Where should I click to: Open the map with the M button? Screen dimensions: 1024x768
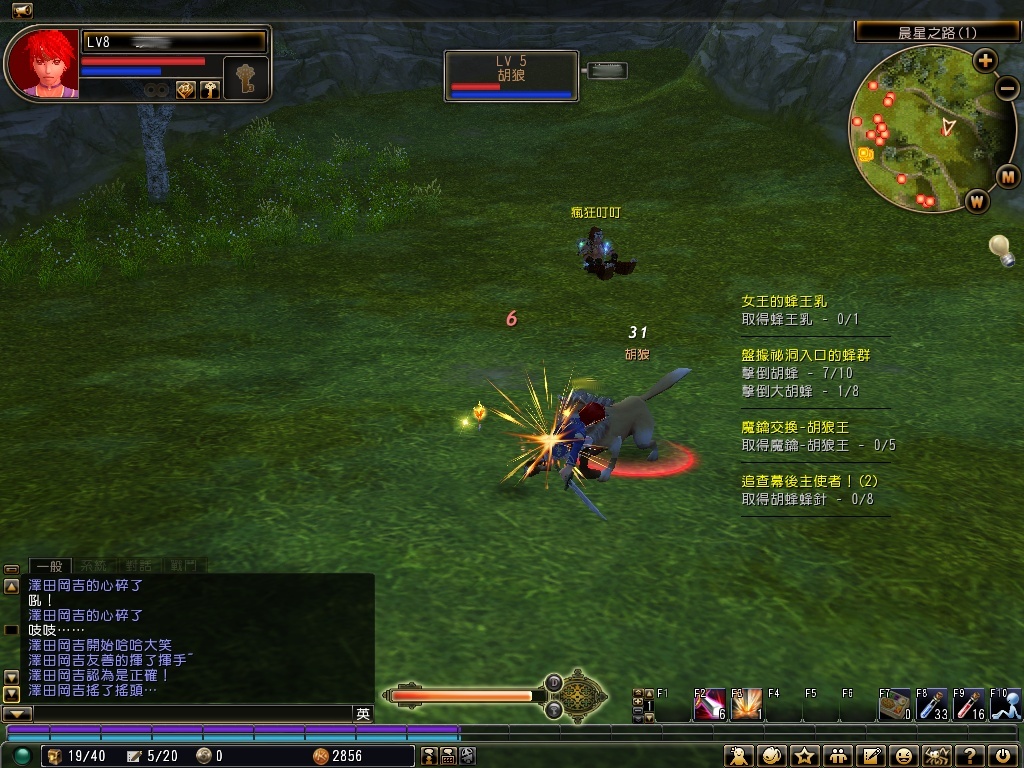[1007, 177]
